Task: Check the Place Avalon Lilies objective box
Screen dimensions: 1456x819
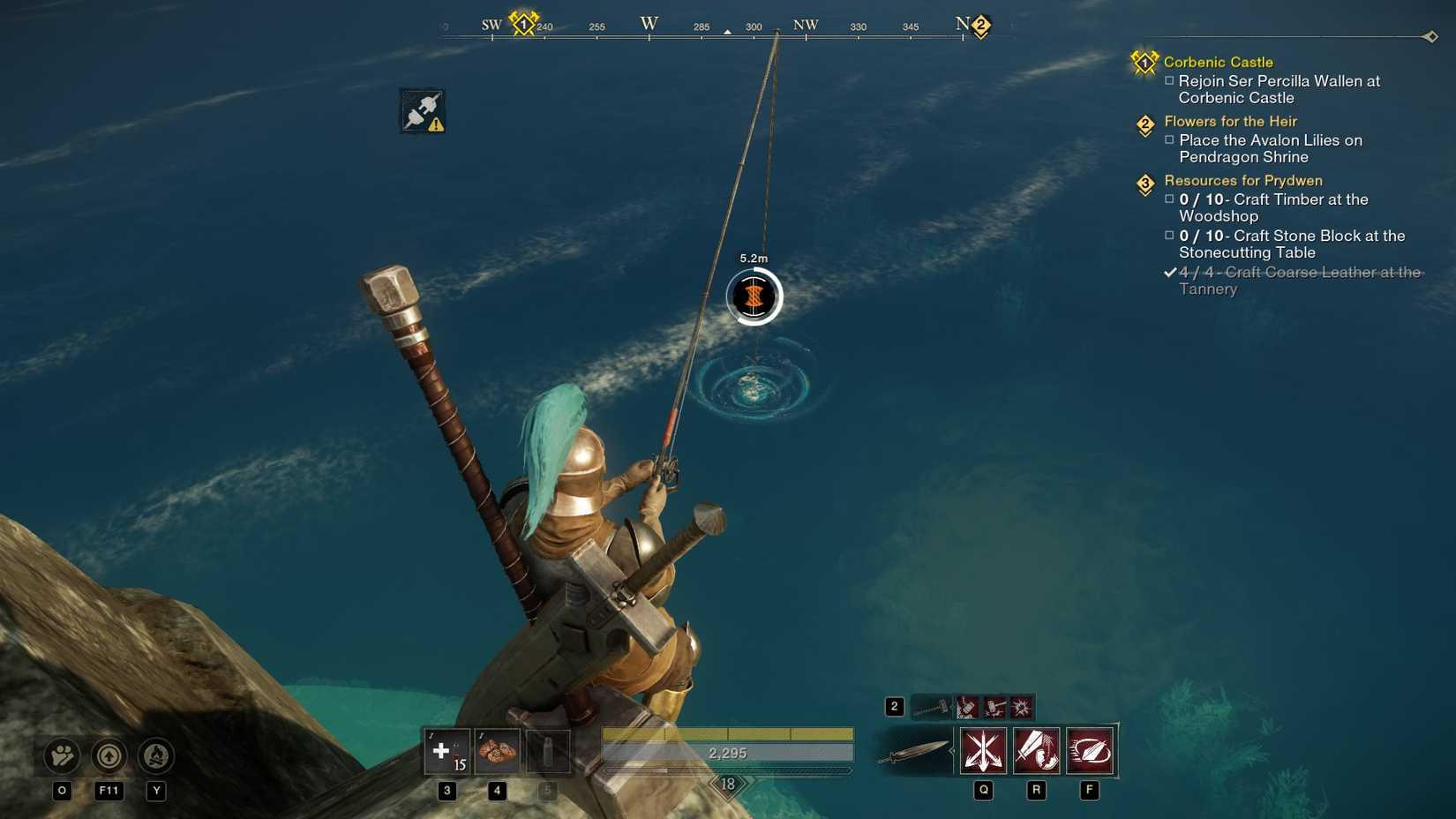Action: click(x=1170, y=140)
